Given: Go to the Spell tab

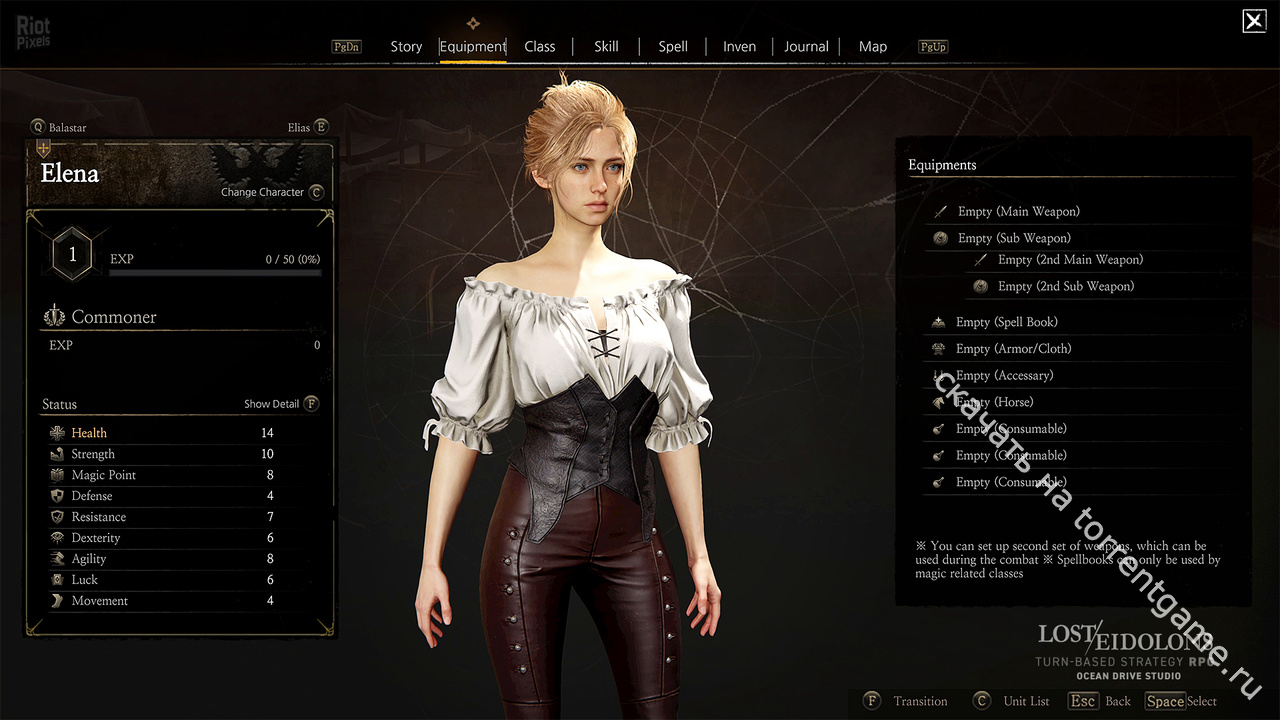Looking at the screenshot, I should pos(673,46).
